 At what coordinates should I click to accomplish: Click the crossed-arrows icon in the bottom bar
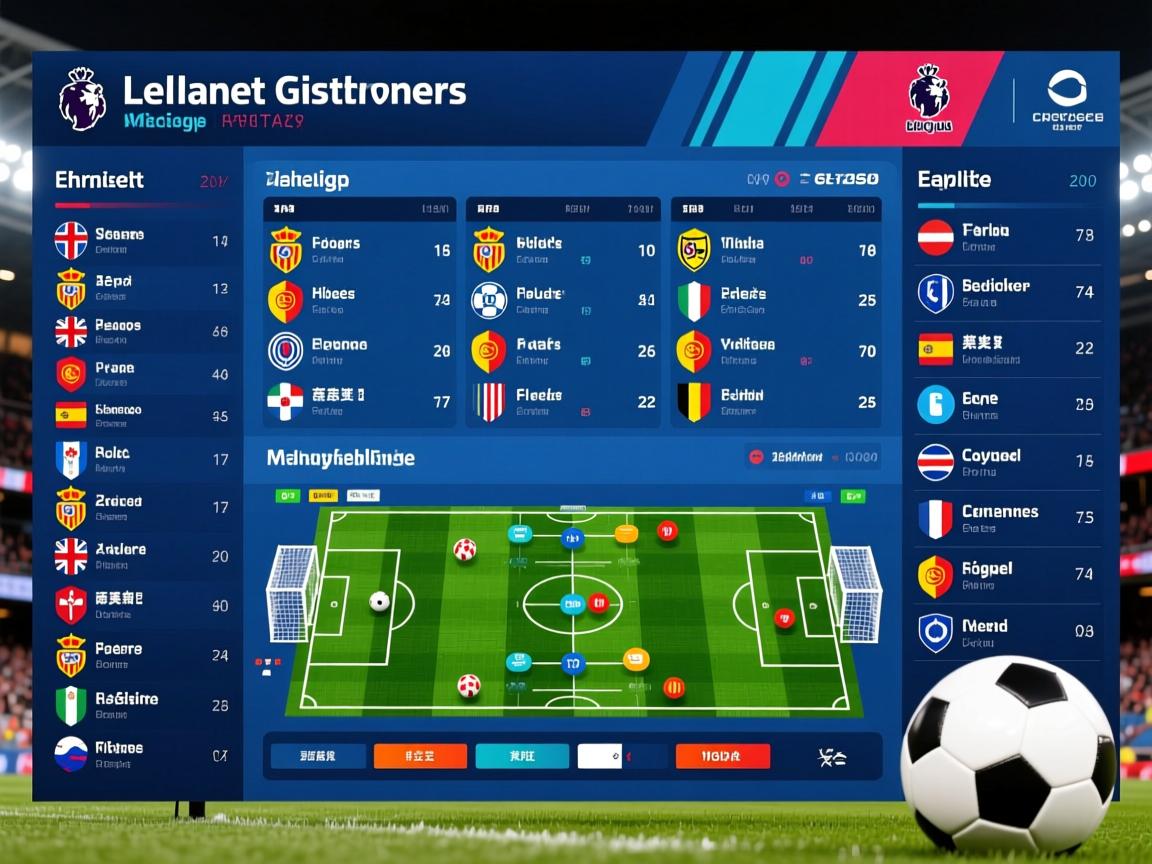pyautogui.click(x=832, y=757)
